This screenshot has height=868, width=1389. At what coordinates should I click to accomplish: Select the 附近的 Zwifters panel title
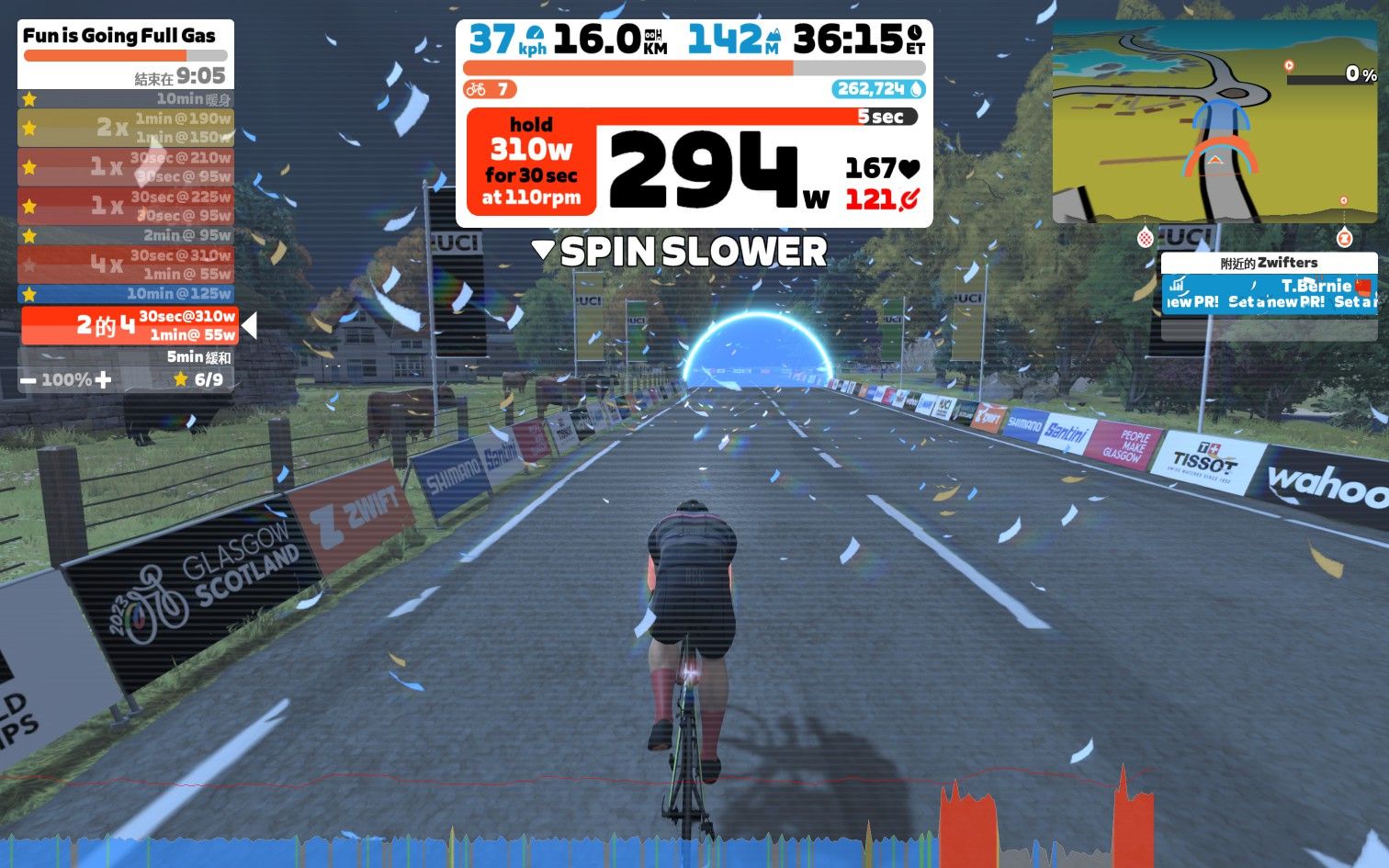point(1268,263)
